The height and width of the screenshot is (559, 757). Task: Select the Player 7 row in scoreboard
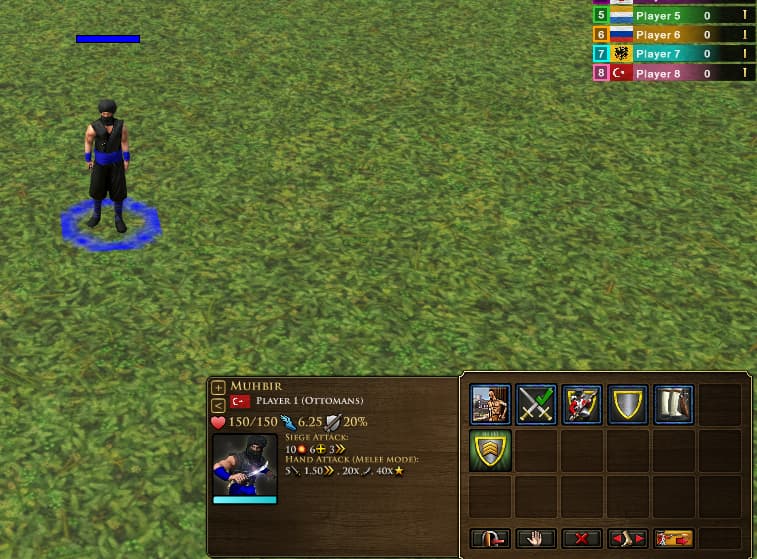[674, 54]
